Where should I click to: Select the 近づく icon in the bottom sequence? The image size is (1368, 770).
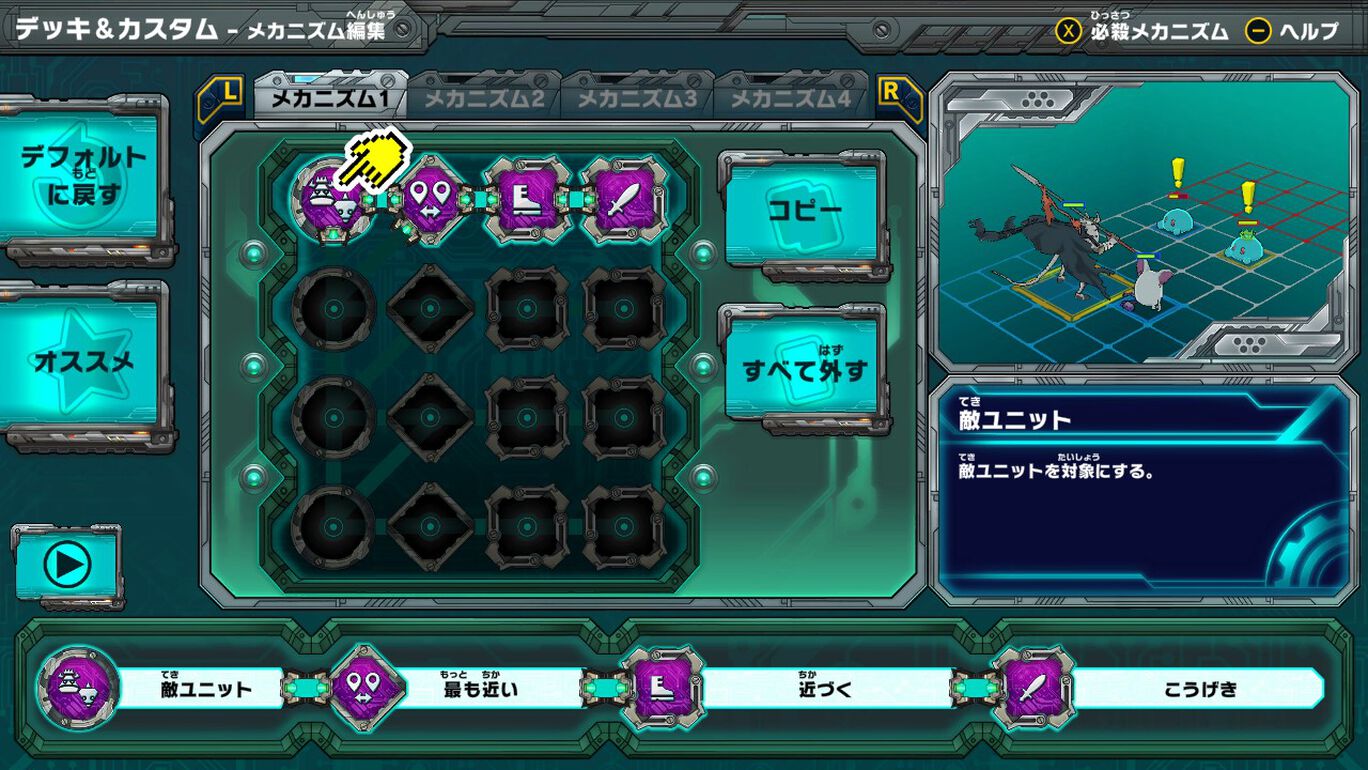coord(660,689)
